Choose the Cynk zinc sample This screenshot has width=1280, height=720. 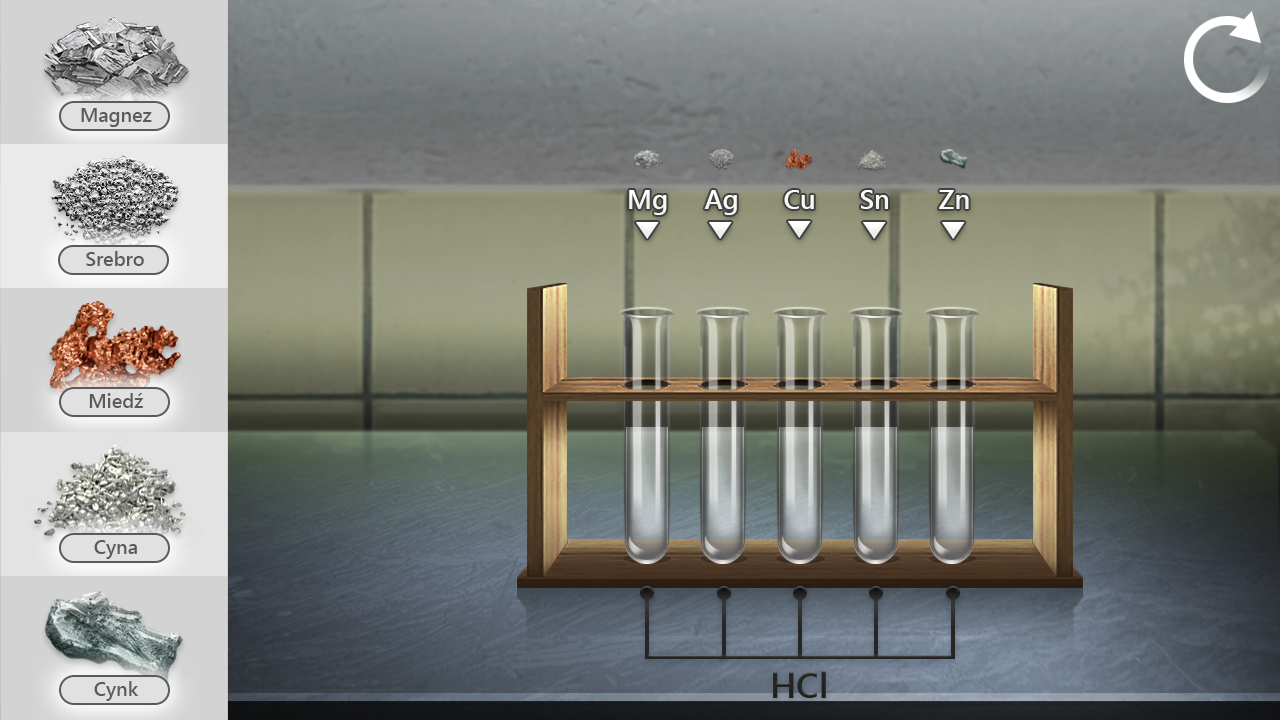coord(114,648)
